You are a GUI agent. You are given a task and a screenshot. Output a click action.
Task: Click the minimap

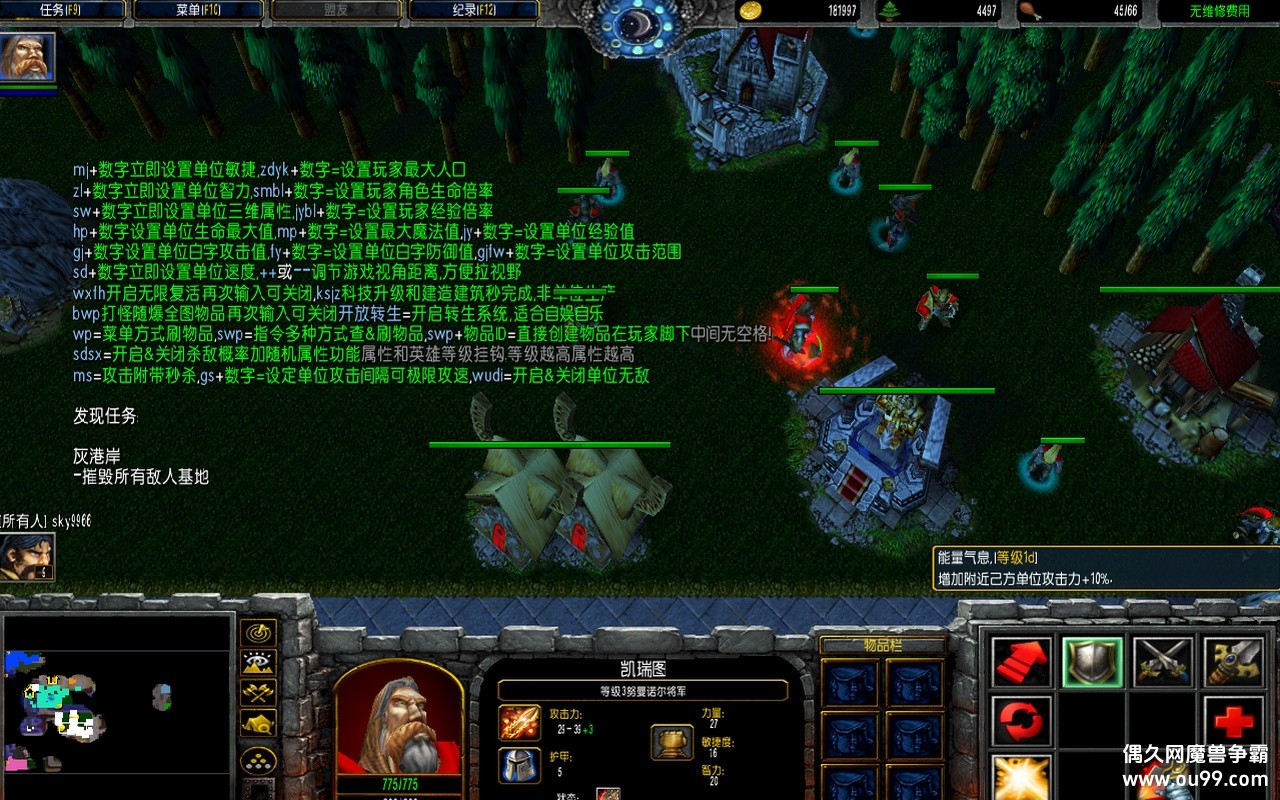pos(118,705)
